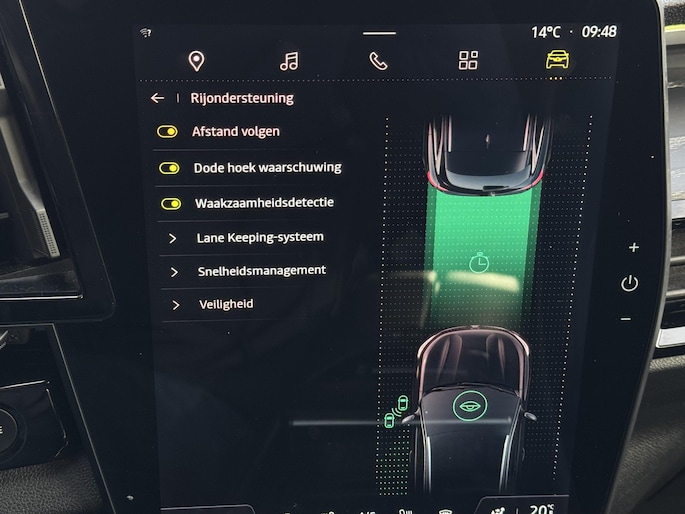
Task: Tap the driver alertness icon on car
Action: pyautogui.click(x=466, y=406)
